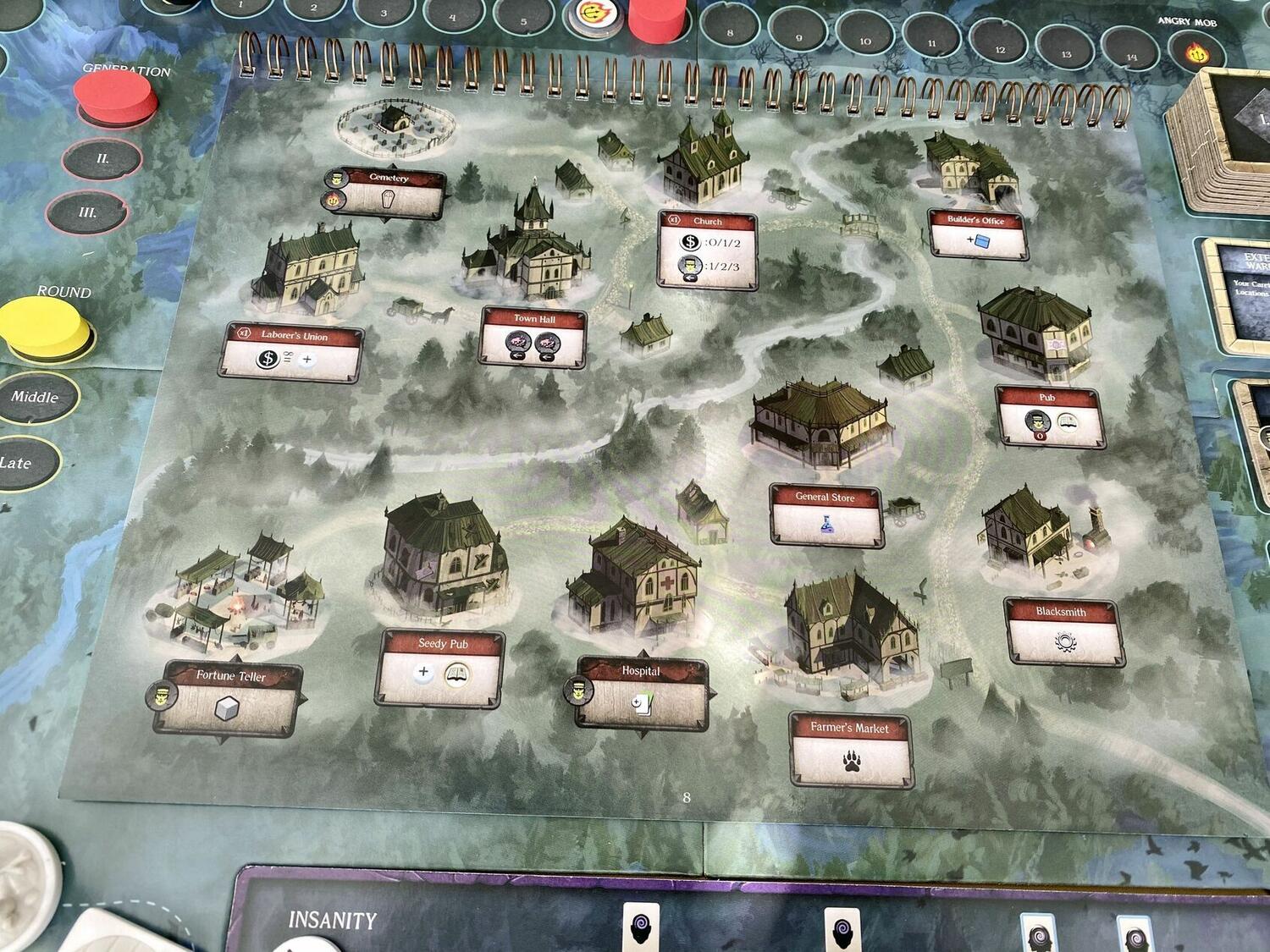Pick the Farmer's Market space
1270x952 pixels.
[x=851, y=749]
